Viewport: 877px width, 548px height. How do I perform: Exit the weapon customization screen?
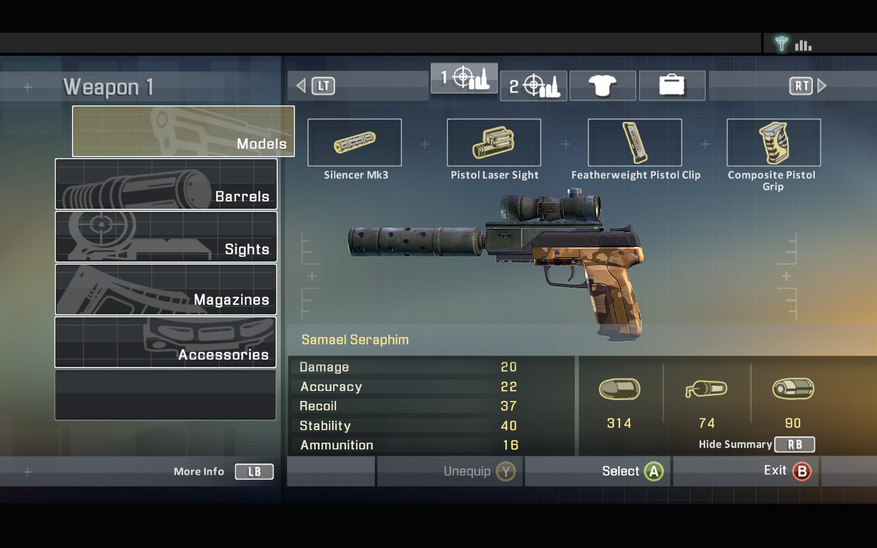click(786, 471)
